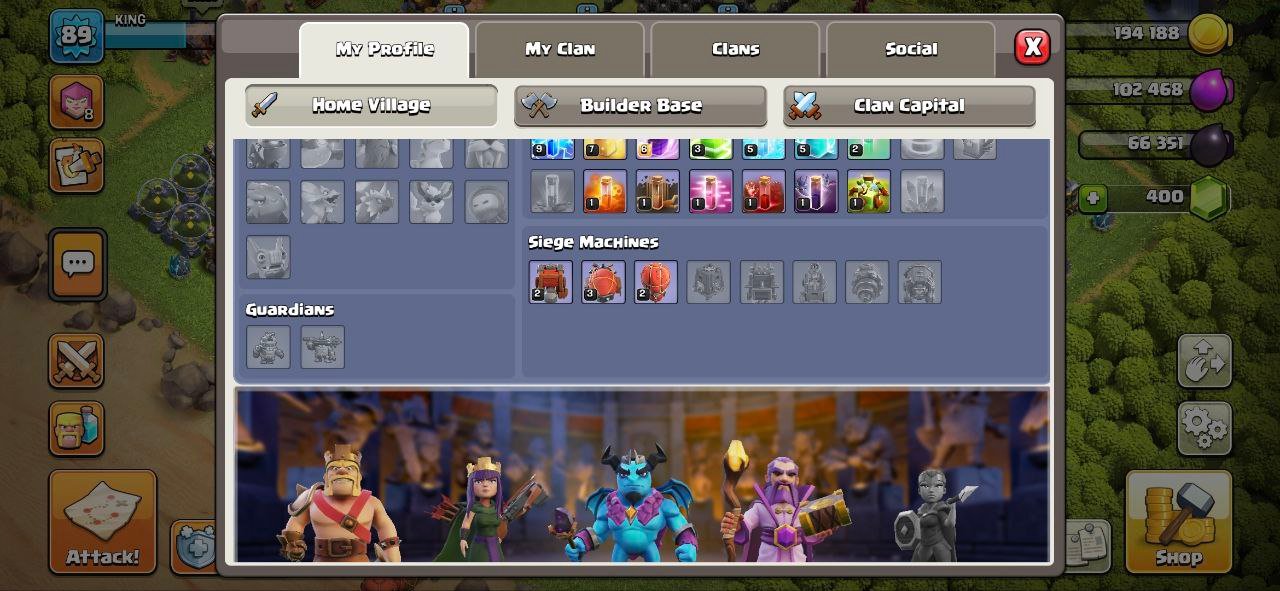The image size is (1280, 591).
Task: Close the profile window
Action: click(1032, 47)
